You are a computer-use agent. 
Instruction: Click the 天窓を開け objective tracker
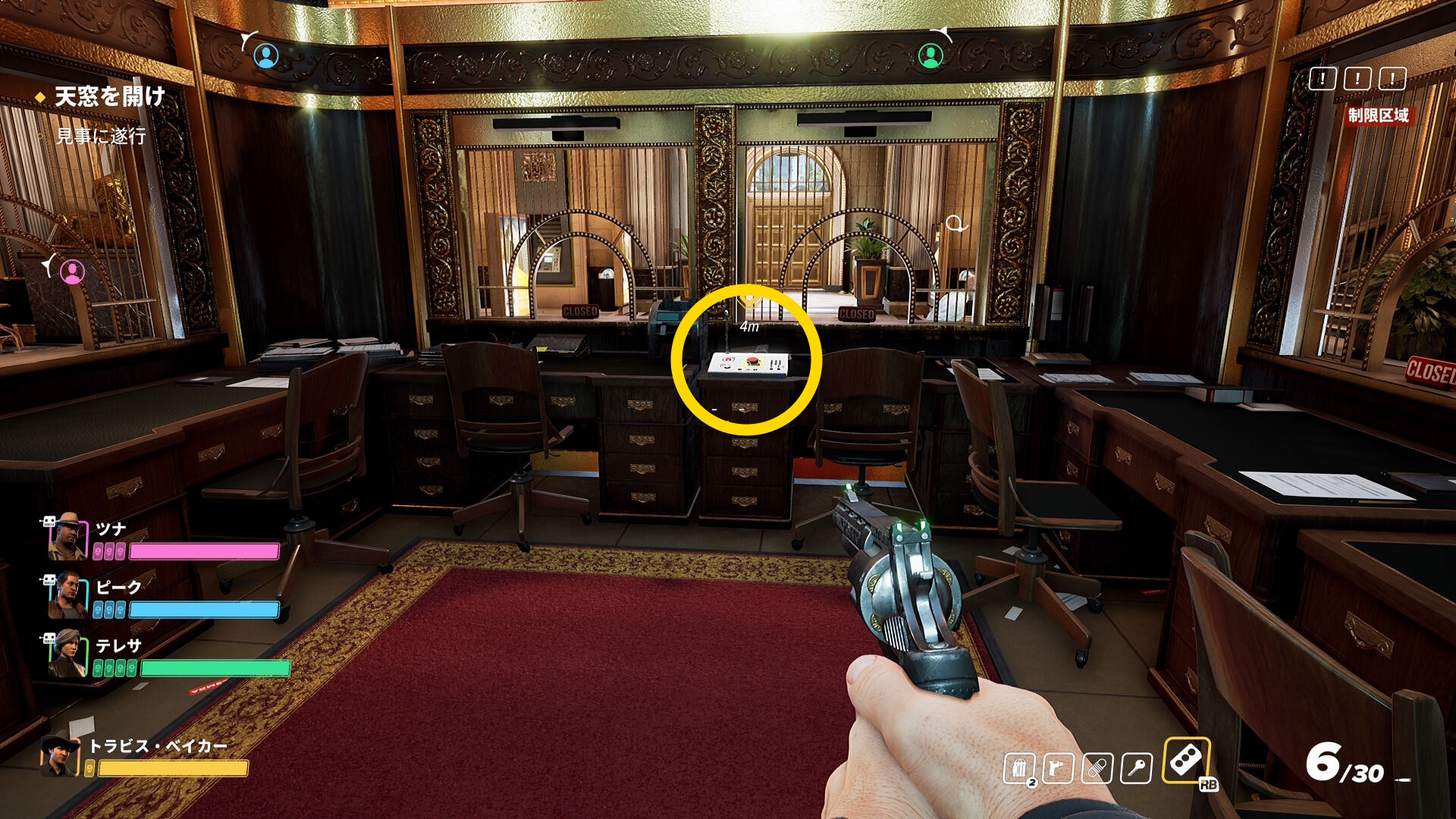[109, 96]
